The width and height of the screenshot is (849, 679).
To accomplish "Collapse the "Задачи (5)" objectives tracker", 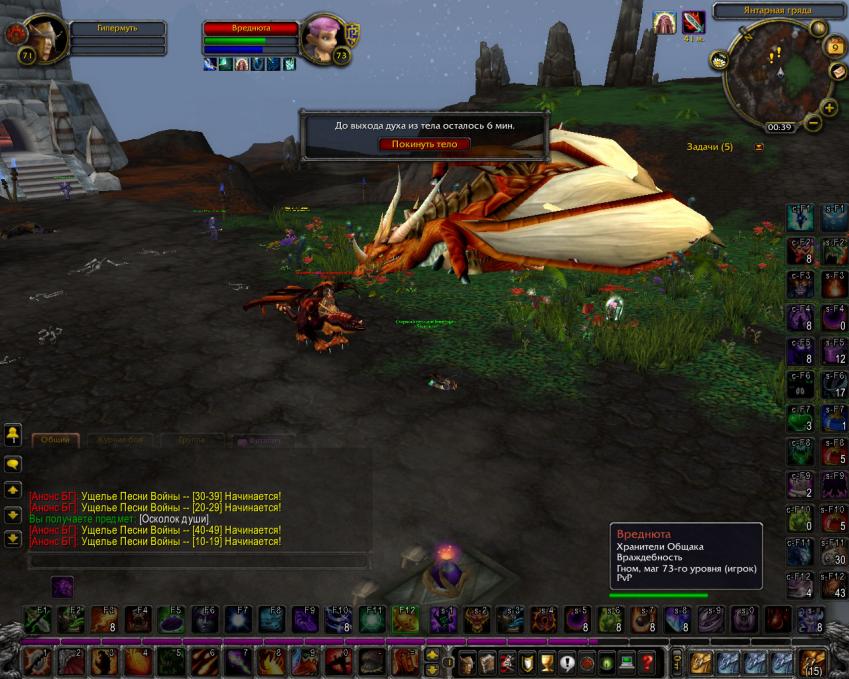I will point(759,147).
